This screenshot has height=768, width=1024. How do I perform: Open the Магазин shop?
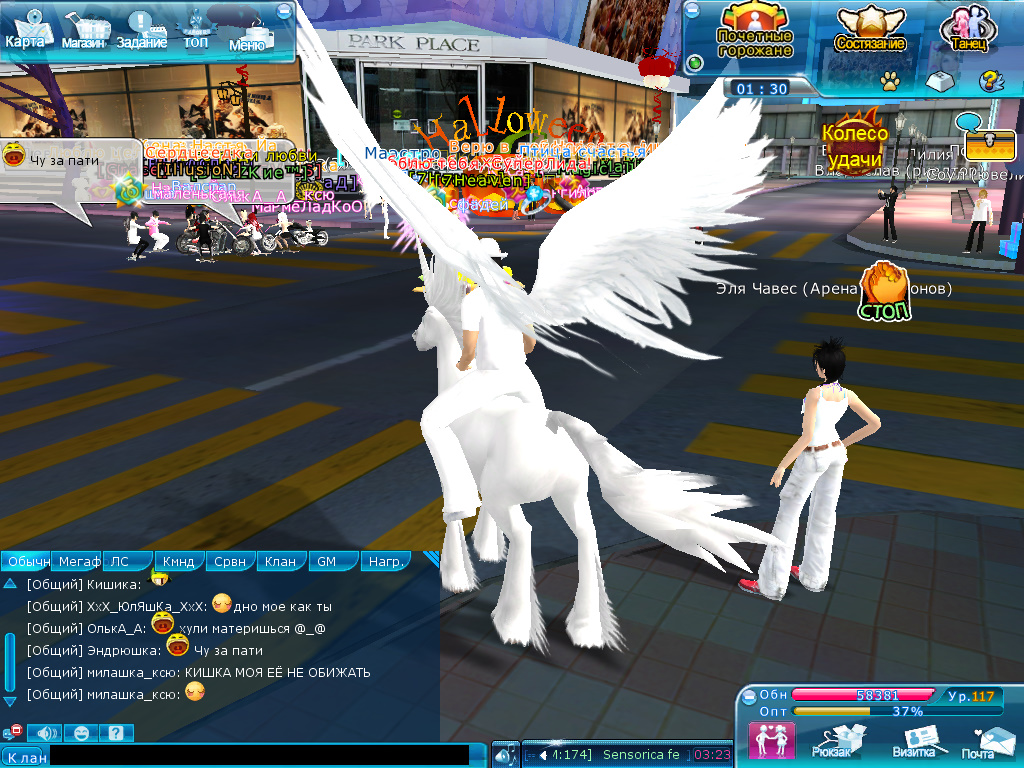(82, 32)
